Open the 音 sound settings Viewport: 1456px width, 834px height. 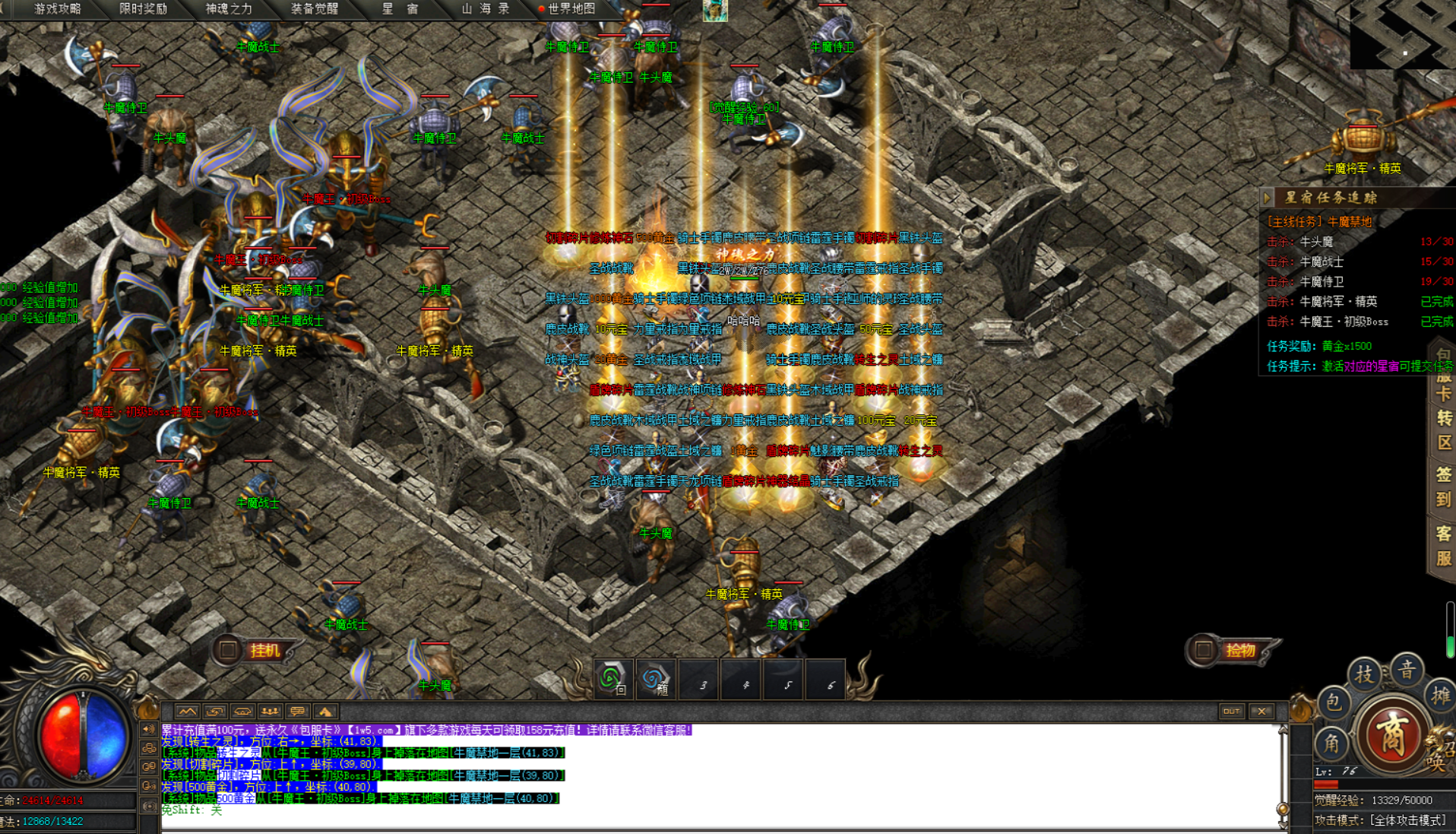[x=1407, y=670]
